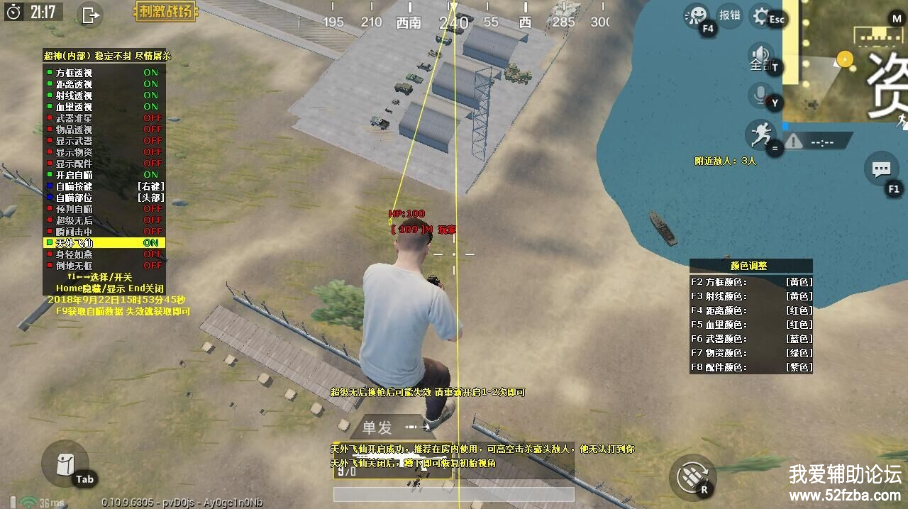908x509 pixels.
Task: Change the 自瞄部位 aim target option
Action: [x=102, y=198]
